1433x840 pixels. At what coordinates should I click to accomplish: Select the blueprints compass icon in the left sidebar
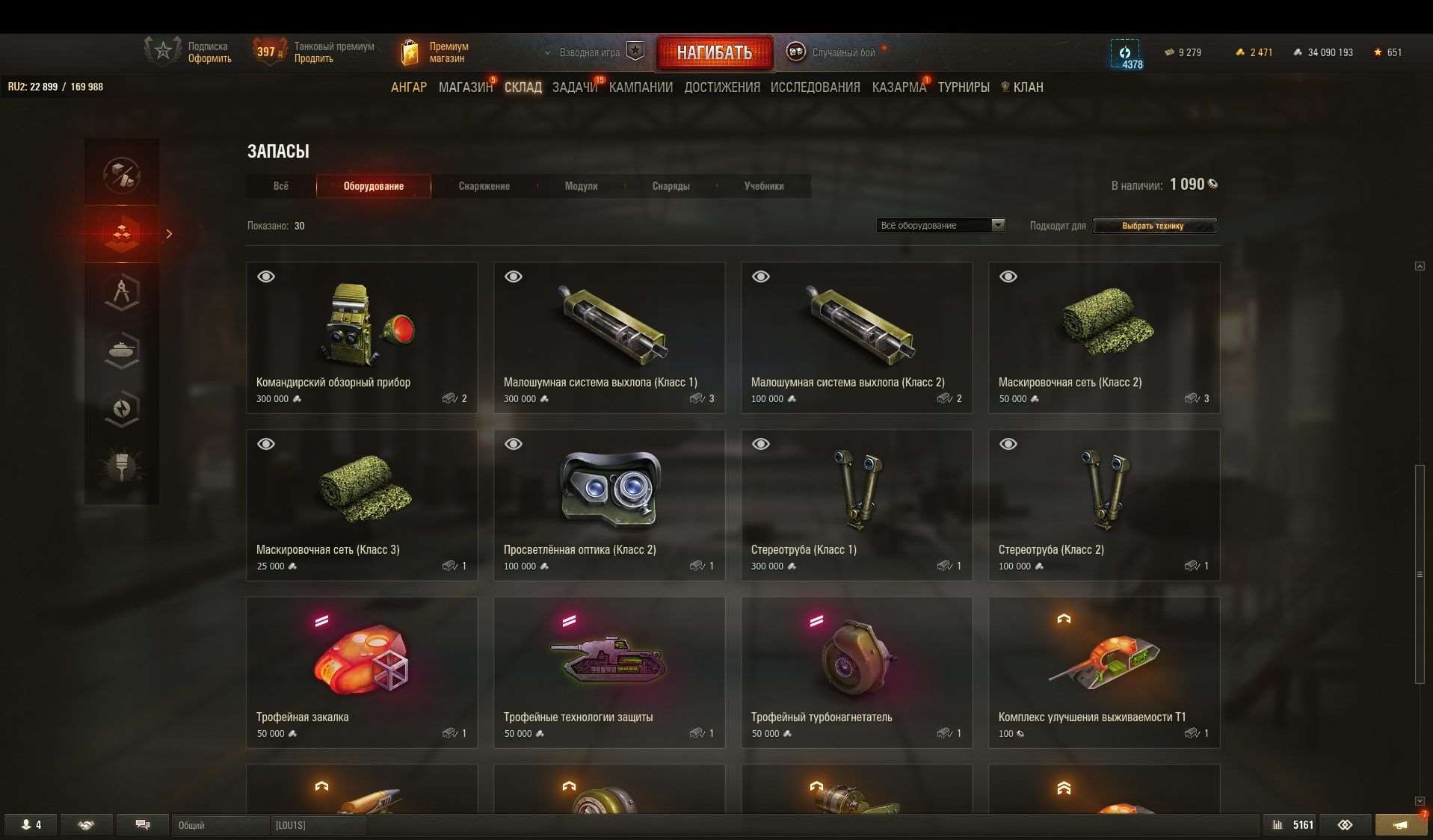click(x=122, y=291)
